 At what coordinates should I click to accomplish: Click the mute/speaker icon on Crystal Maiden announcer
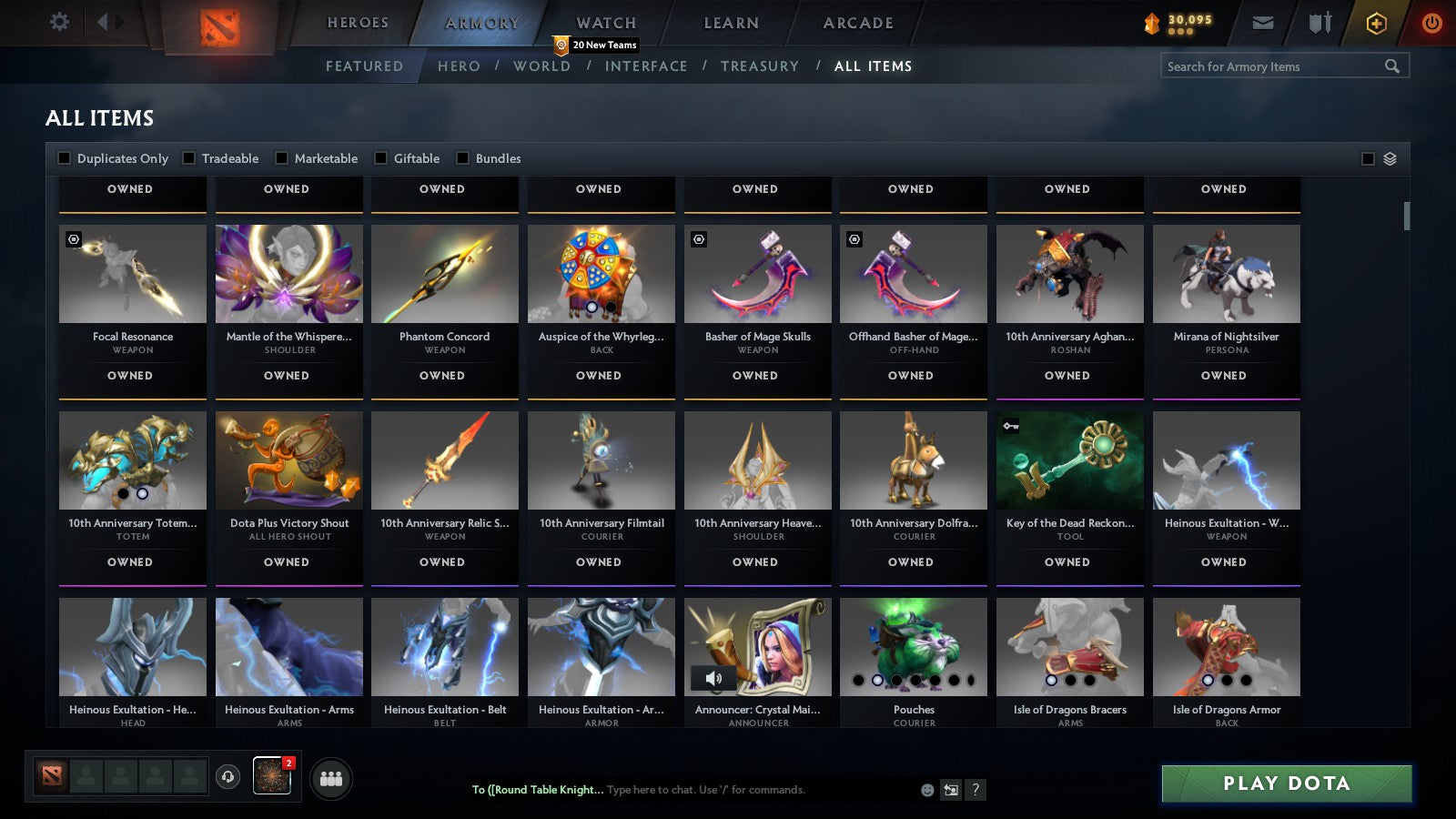pyautogui.click(x=713, y=677)
